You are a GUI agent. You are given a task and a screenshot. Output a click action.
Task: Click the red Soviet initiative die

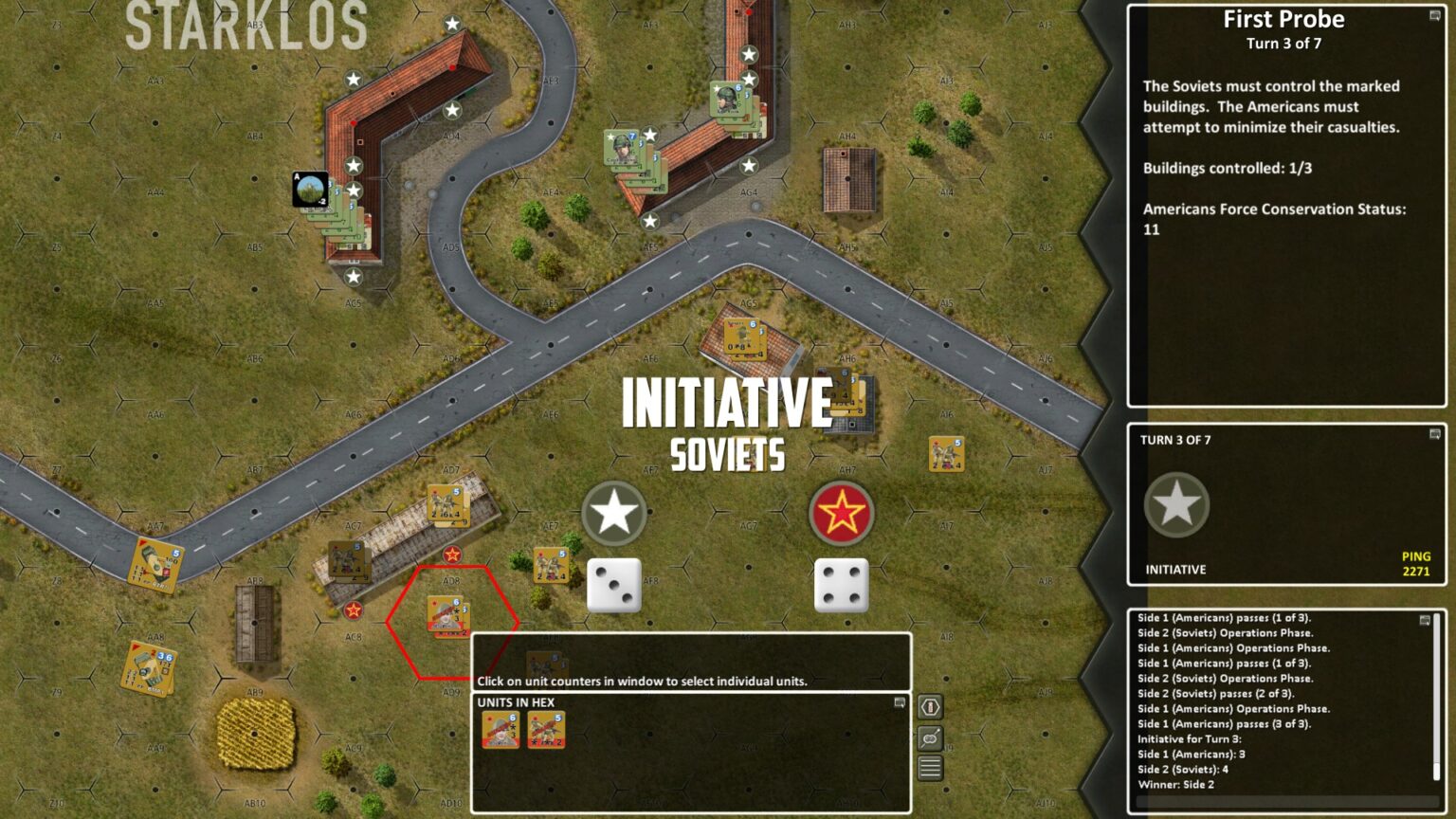pos(844,585)
